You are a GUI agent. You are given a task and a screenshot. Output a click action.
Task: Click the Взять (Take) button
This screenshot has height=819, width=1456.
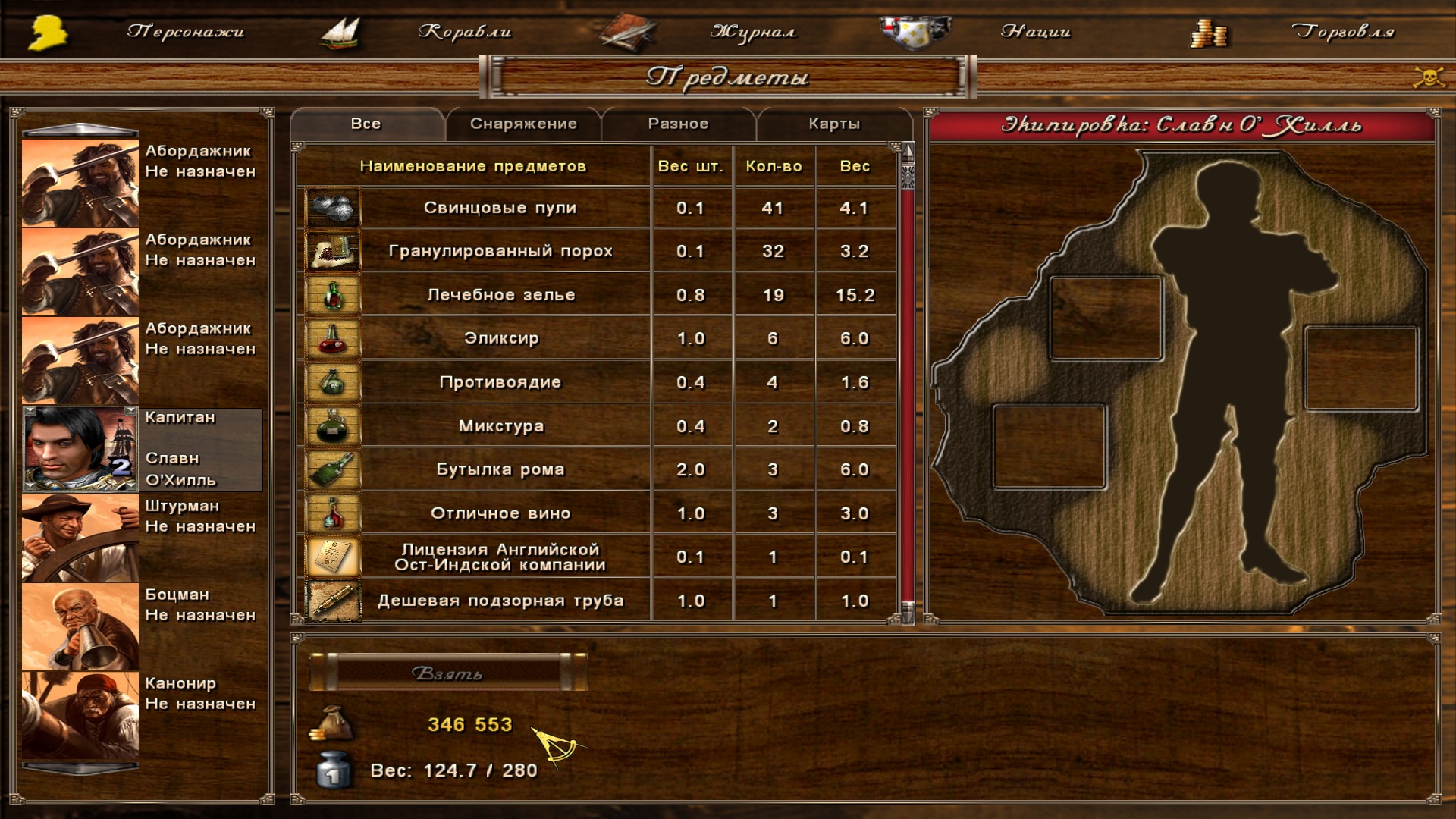pyautogui.click(x=447, y=673)
